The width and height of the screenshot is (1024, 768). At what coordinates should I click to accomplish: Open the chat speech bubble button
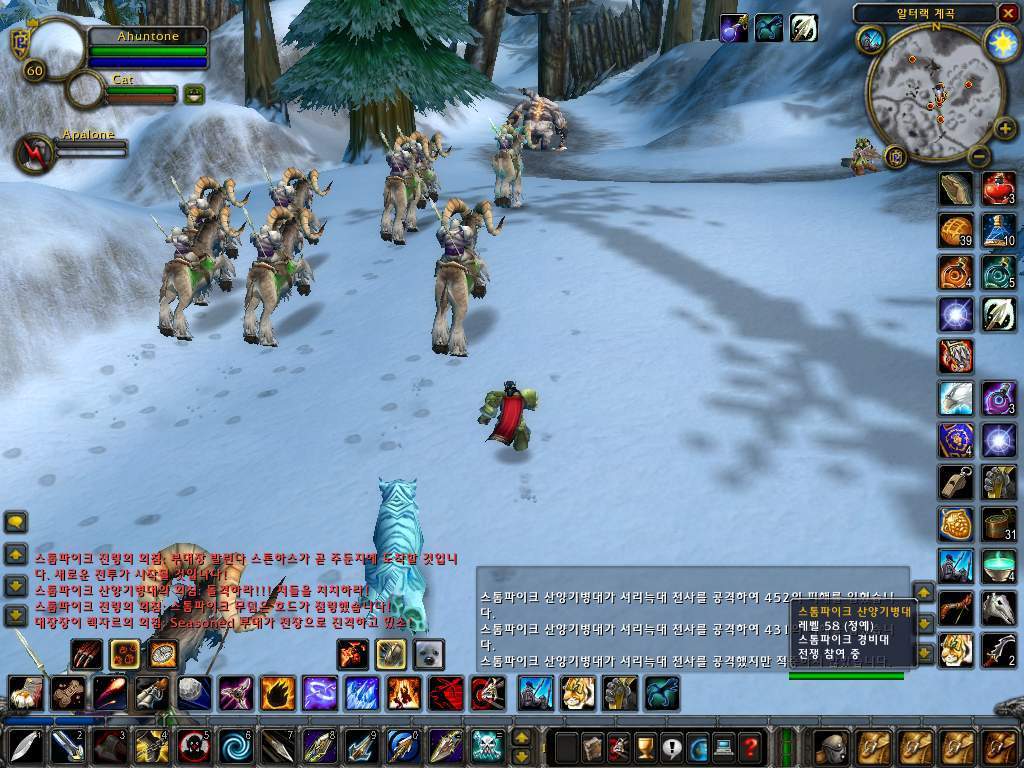pyautogui.click(x=16, y=522)
